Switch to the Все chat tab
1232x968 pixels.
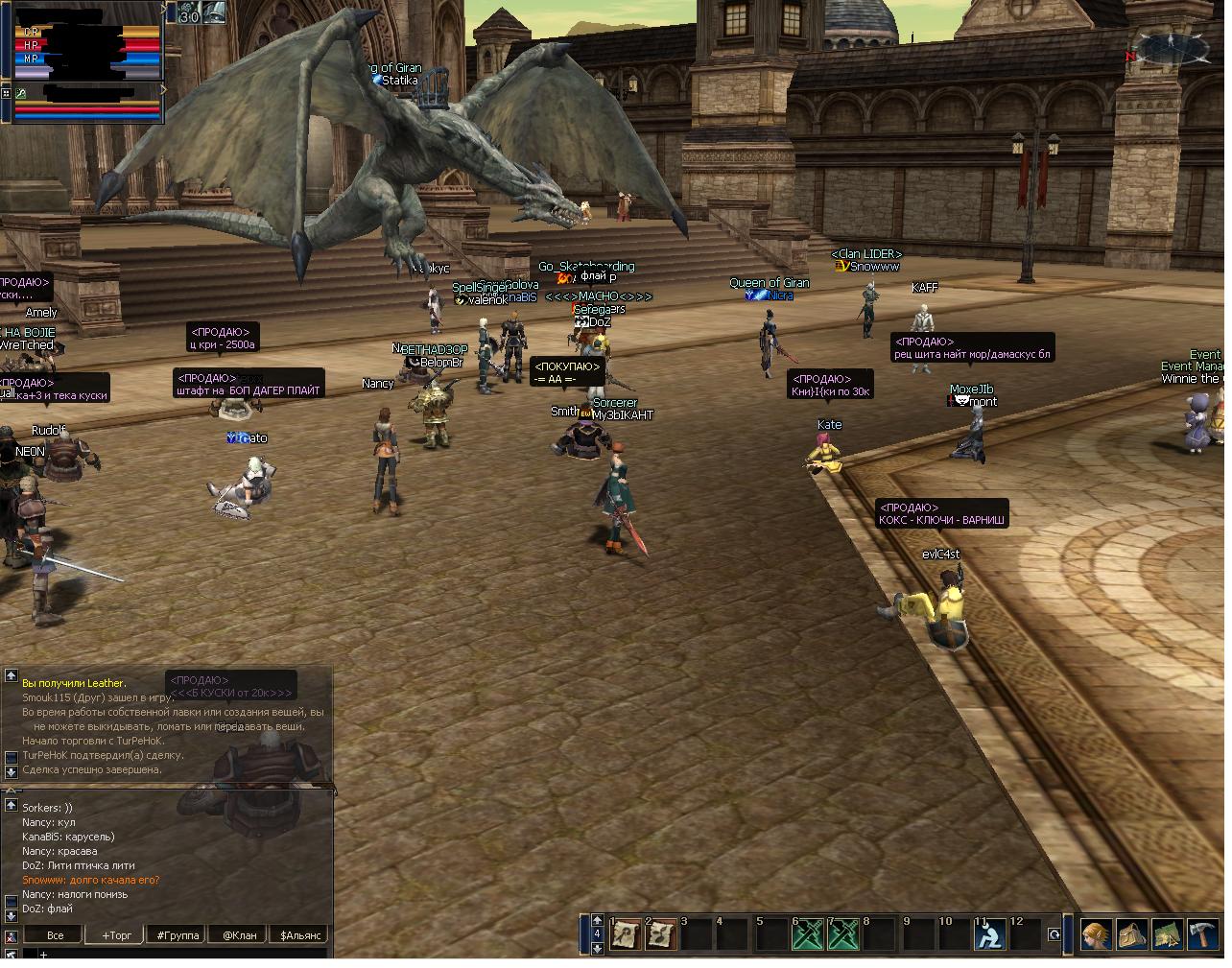[56, 934]
